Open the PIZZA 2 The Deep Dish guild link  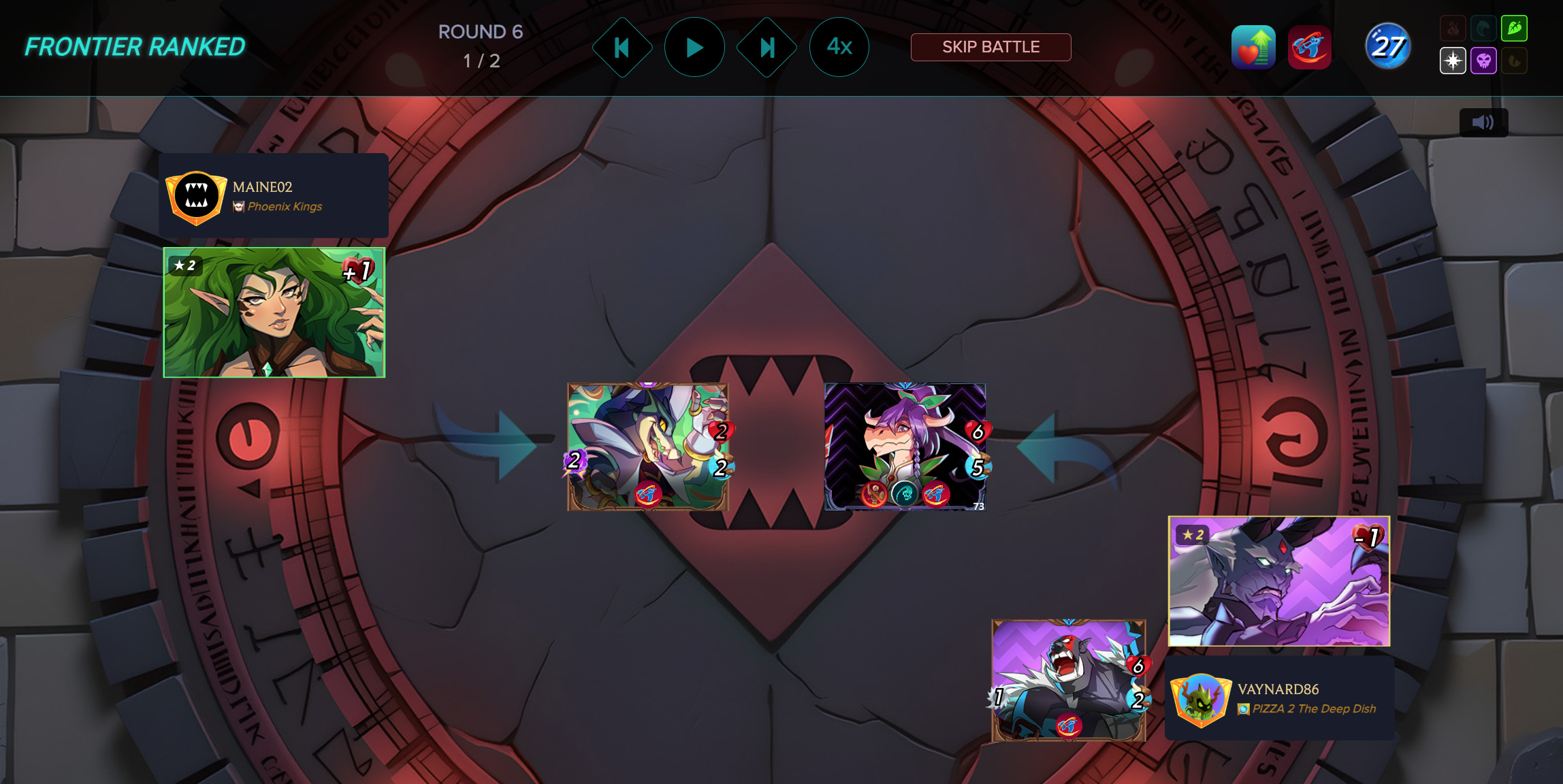tap(1314, 709)
